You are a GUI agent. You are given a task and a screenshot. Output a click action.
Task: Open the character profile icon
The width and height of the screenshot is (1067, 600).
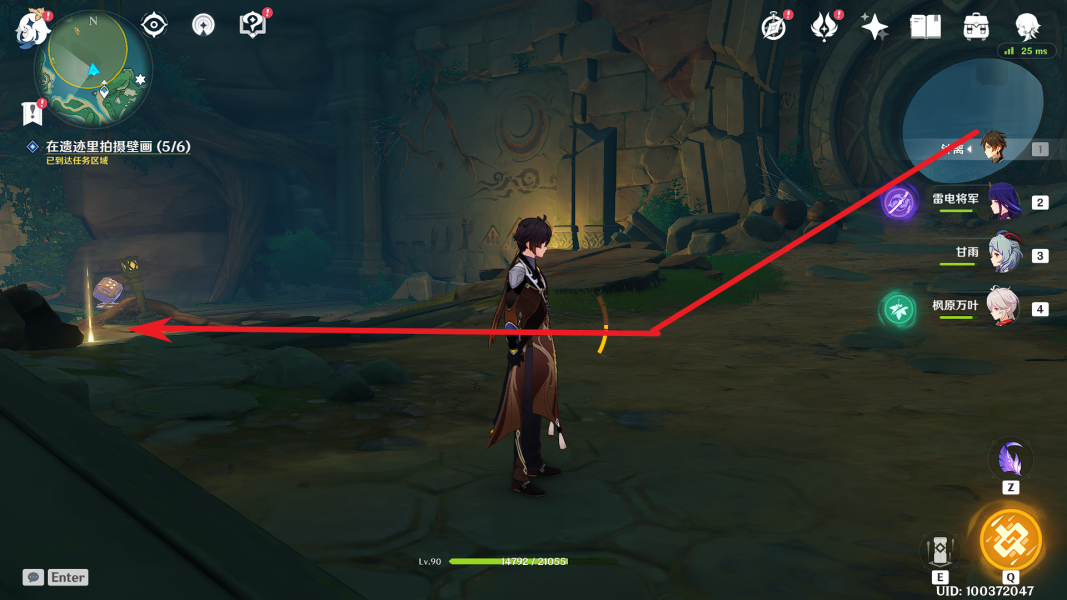(x=1027, y=27)
